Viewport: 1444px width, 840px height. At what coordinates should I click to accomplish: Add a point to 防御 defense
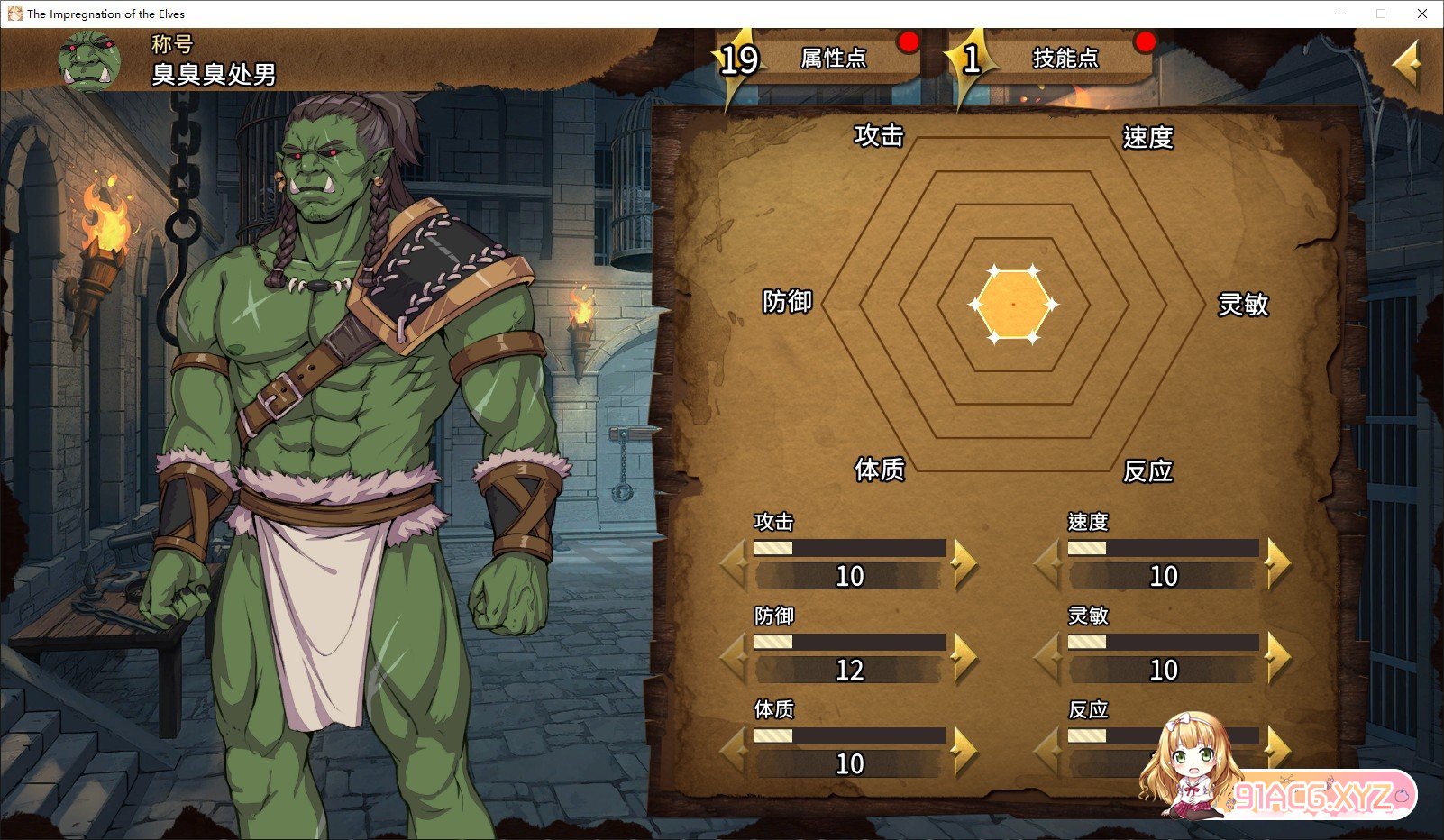[963, 657]
